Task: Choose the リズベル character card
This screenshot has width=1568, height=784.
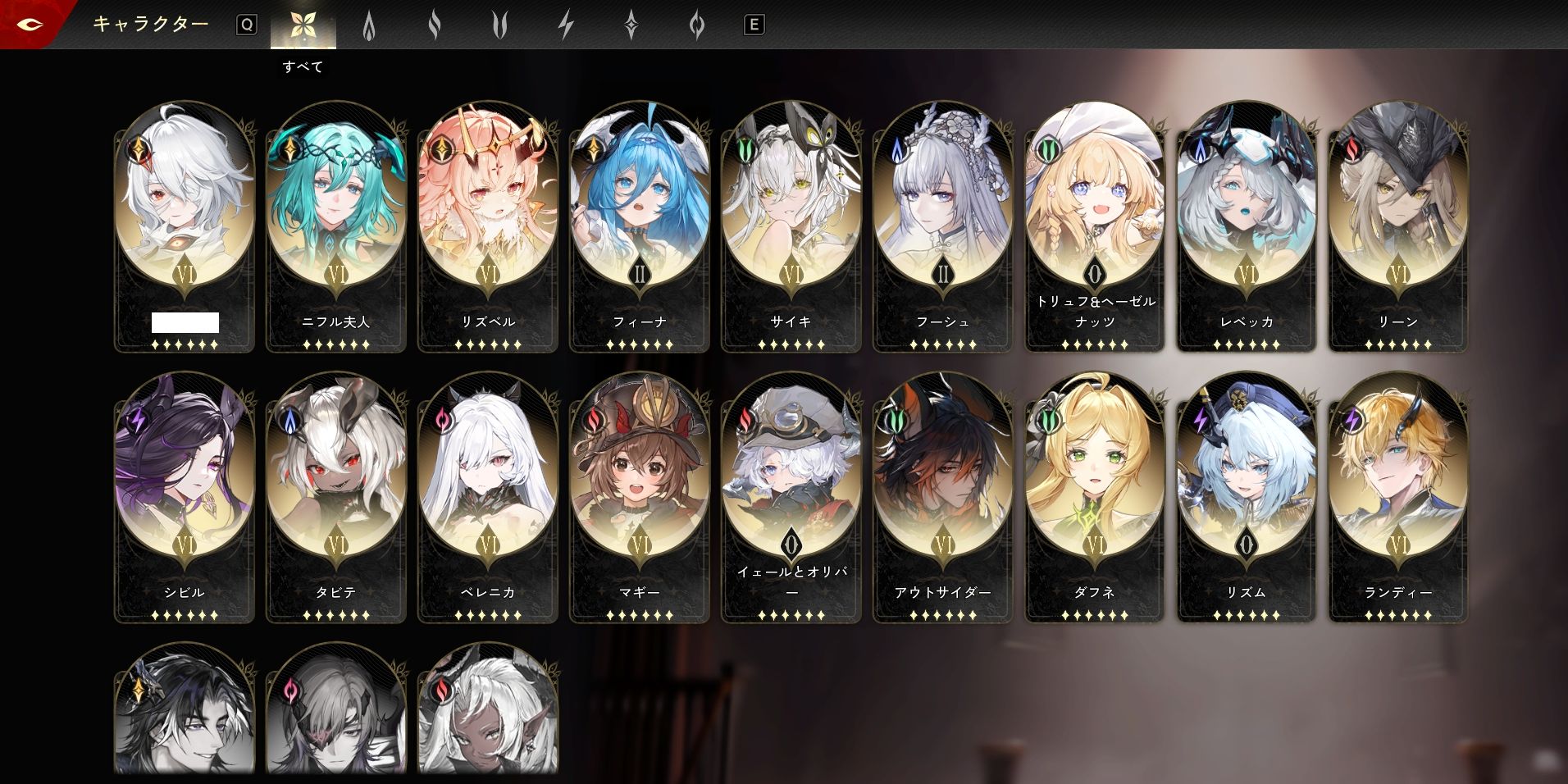Action: point(488,226)
